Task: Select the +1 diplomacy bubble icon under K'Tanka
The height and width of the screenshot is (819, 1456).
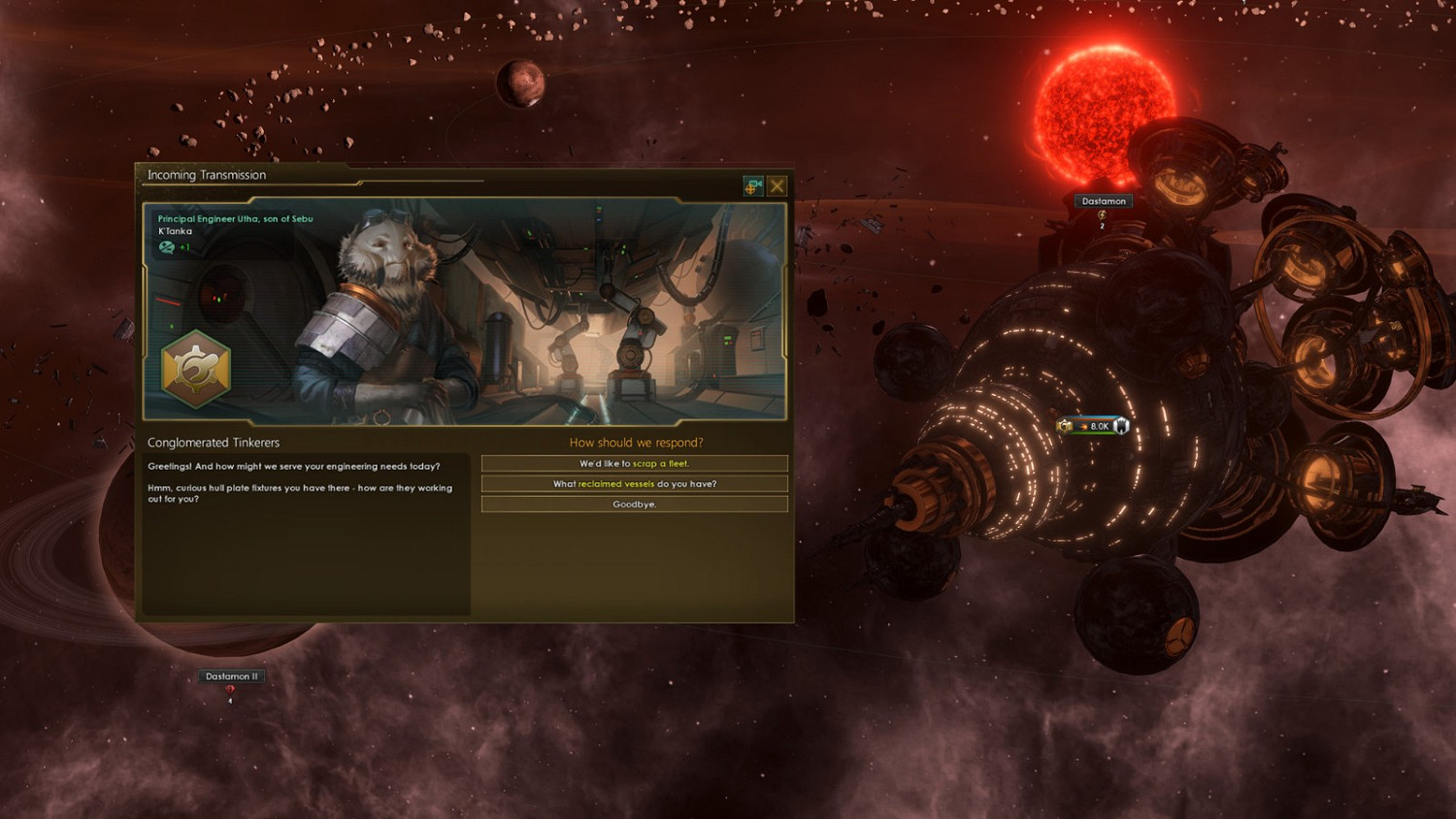Action: (166, 246)
